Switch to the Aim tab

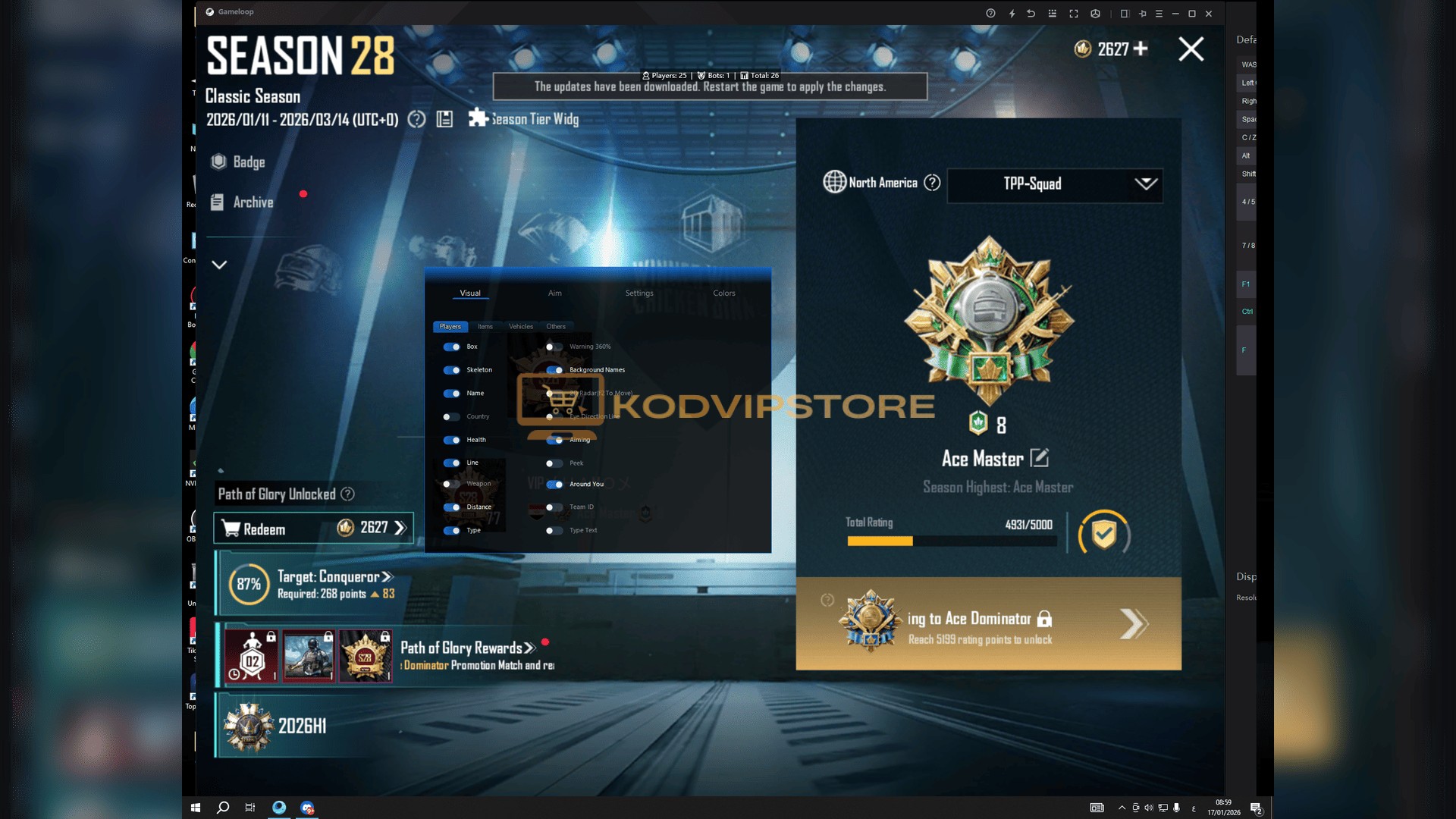point(555,293)
